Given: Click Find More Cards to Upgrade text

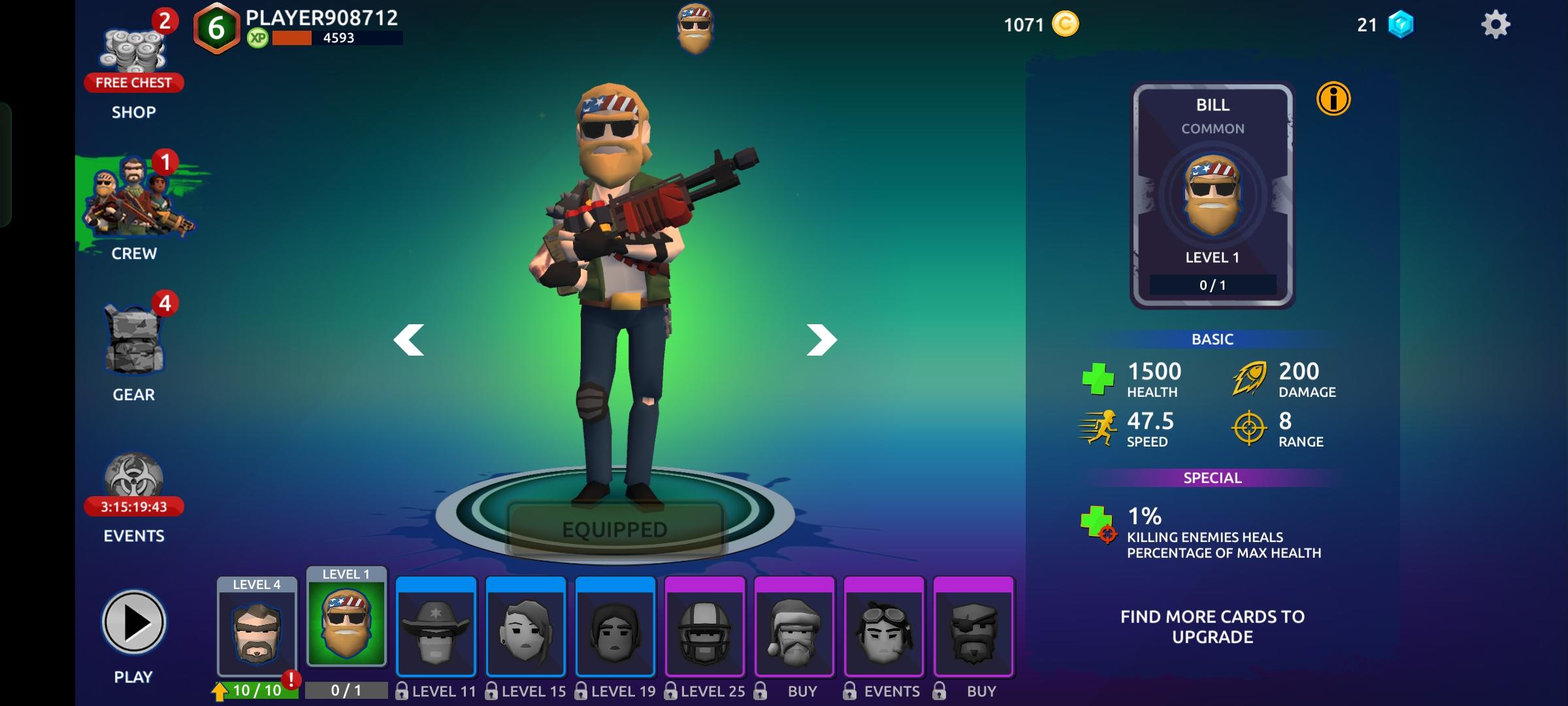Looking at the screenshot, I should (1213, 626).
